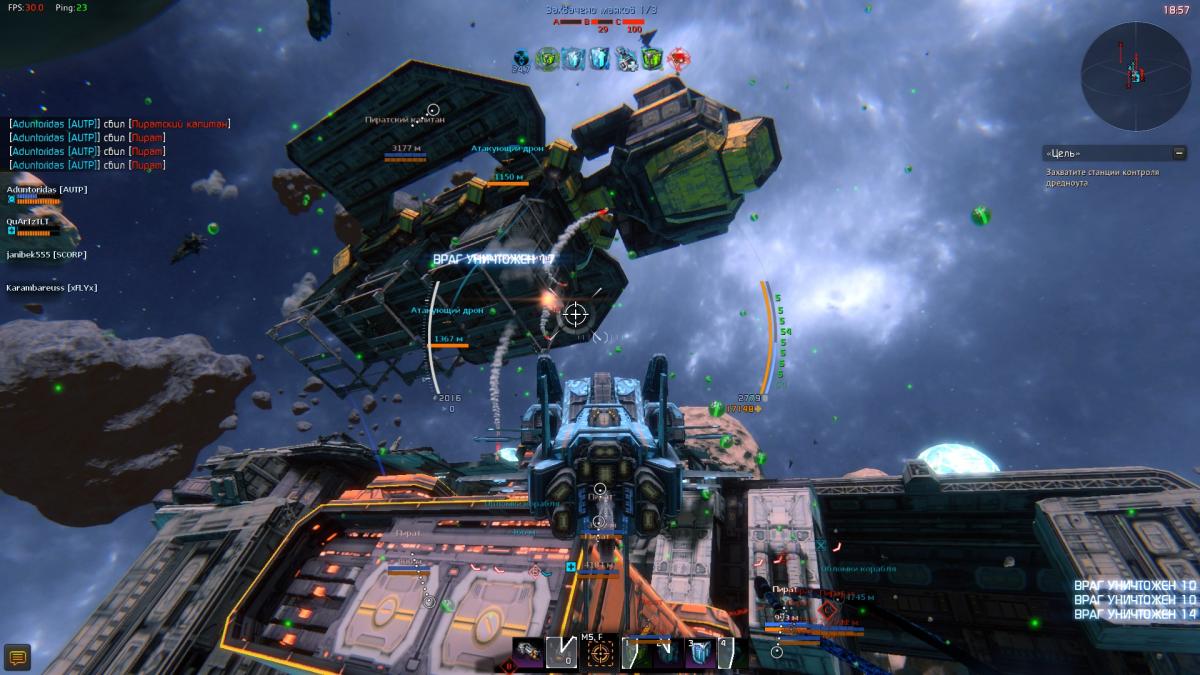The height and width of the screenshot is (675, 1200).
Task: Collapse the «Цель» objective panel
Action: (x=1179, y=153)
